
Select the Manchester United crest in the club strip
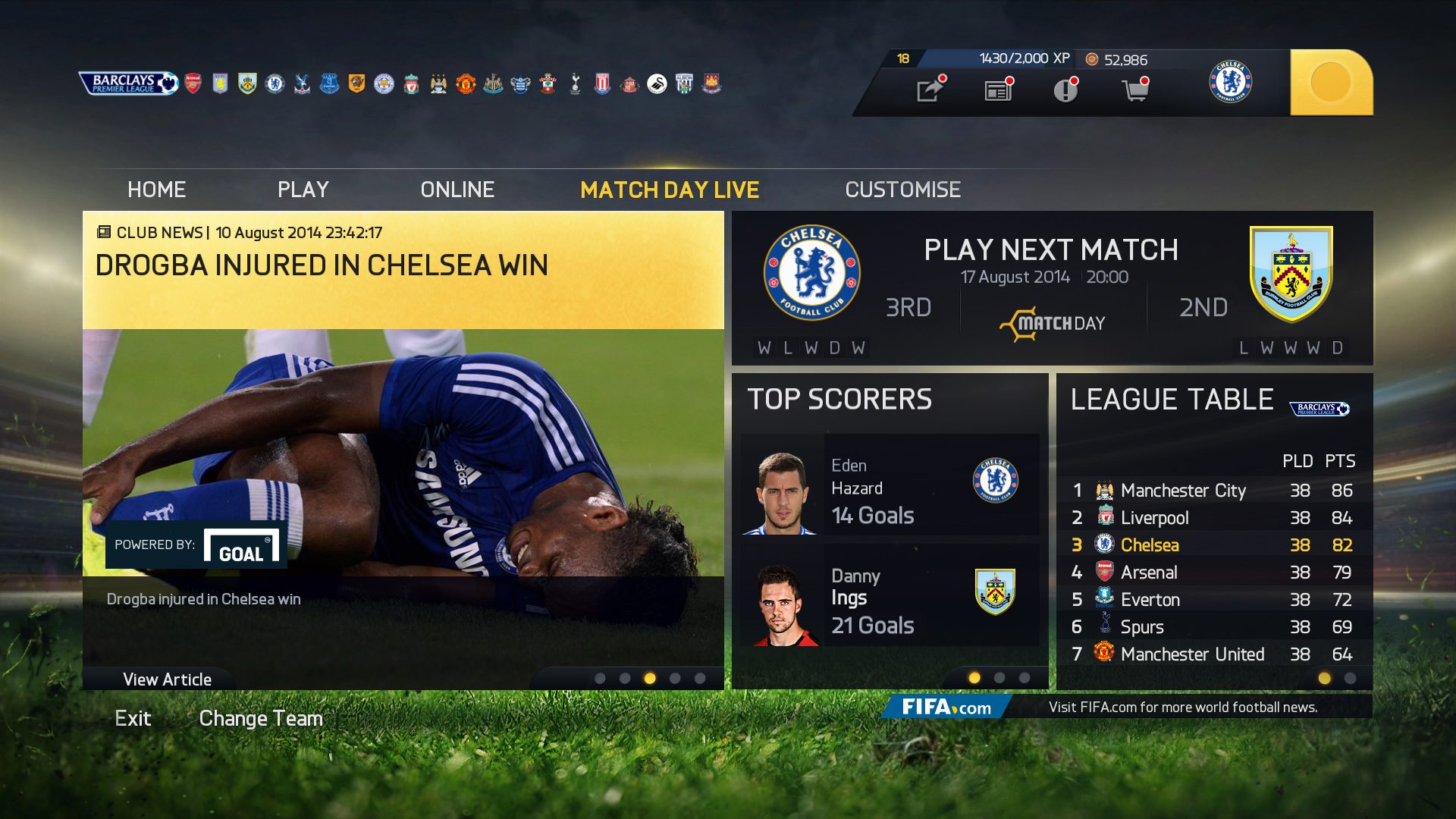tap(464, 83)
